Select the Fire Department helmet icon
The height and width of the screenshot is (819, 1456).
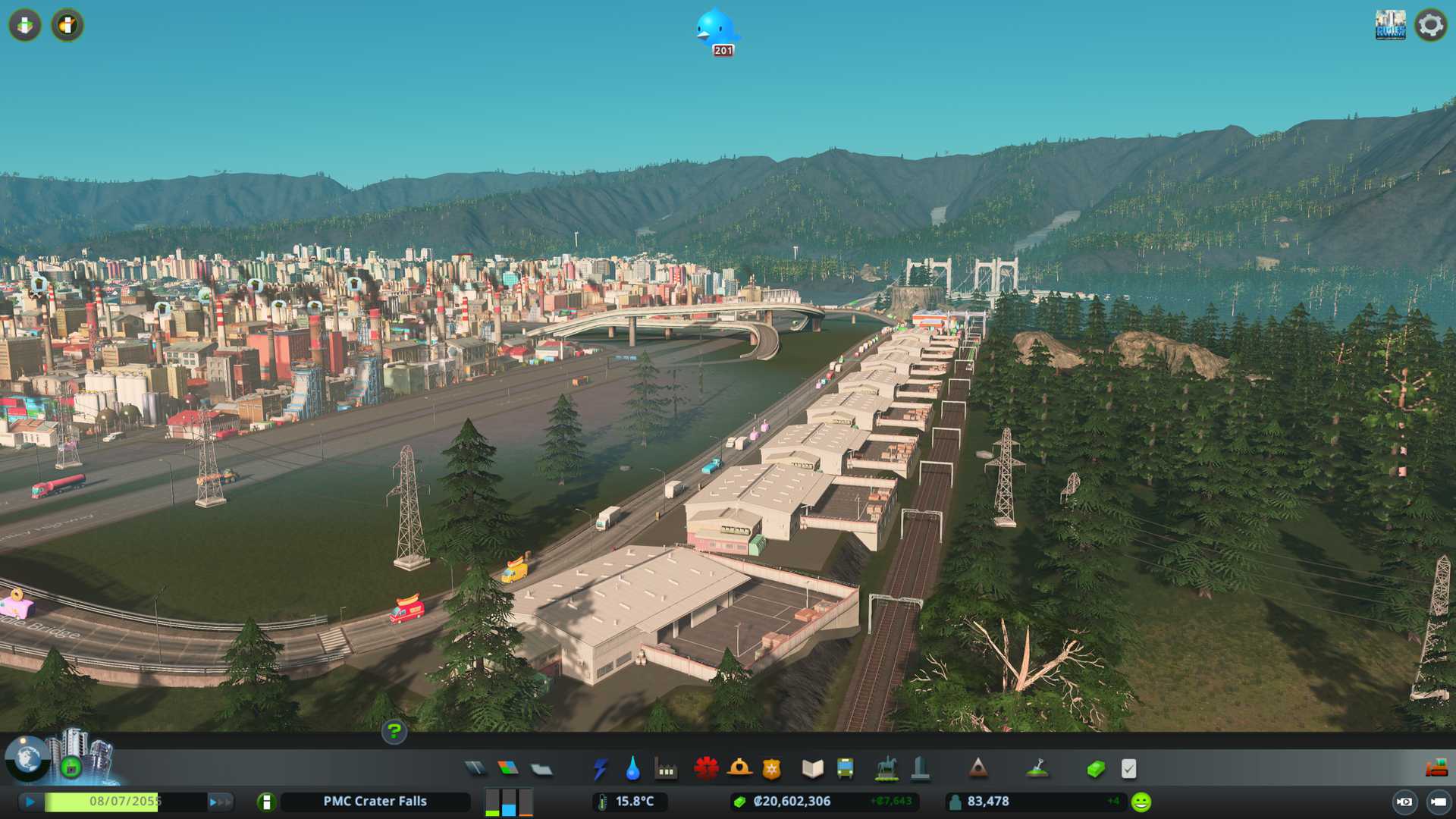(x=739, y=769)
